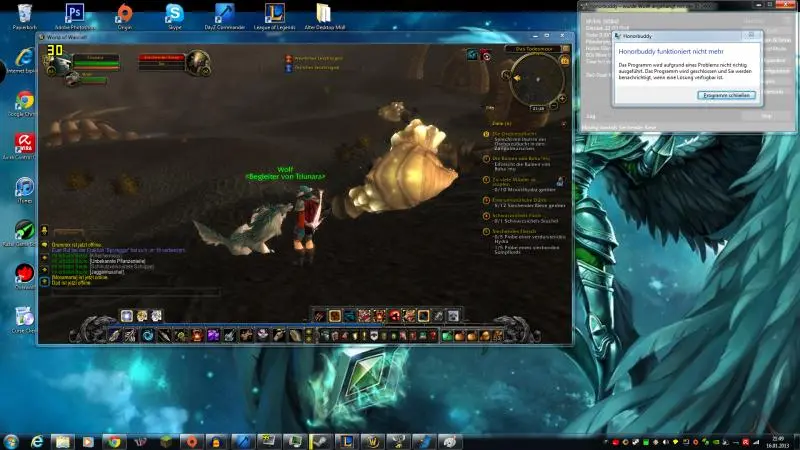800x450 pixels.
Task: Click the in-game clock below the minimap
Action: [x=538, y=108]
